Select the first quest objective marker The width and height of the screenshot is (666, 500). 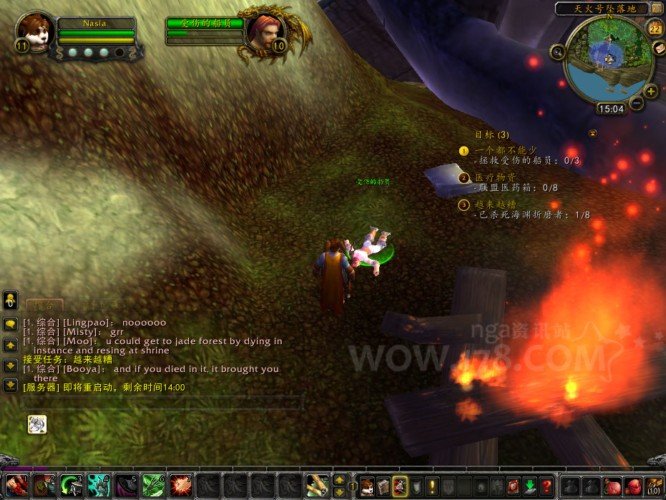[464, 151]
